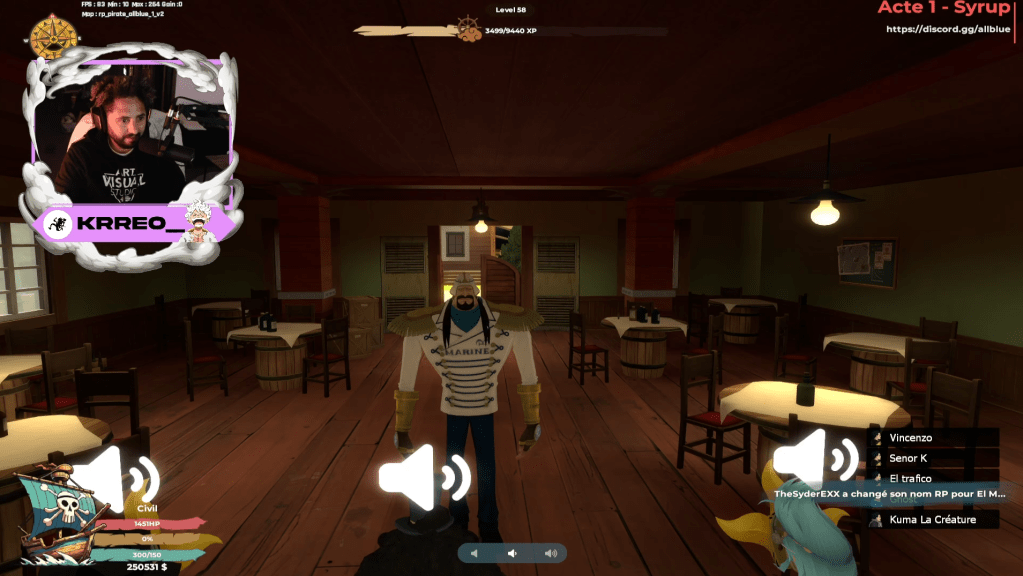Click the KRREO_ streamer webcam overlay

pyautogui.click(x=133, y=139)
